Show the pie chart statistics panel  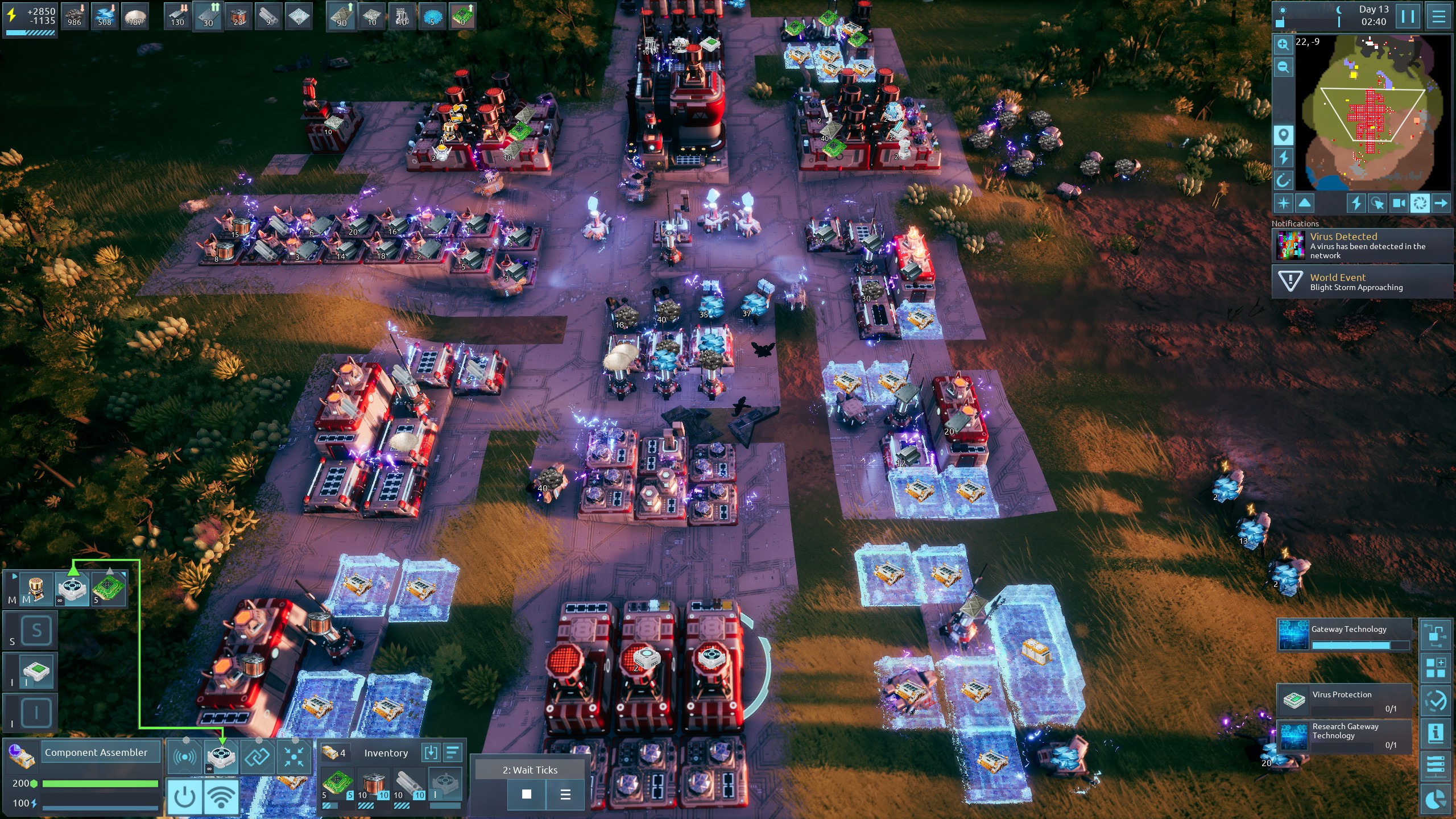(x=1435, y=800)
